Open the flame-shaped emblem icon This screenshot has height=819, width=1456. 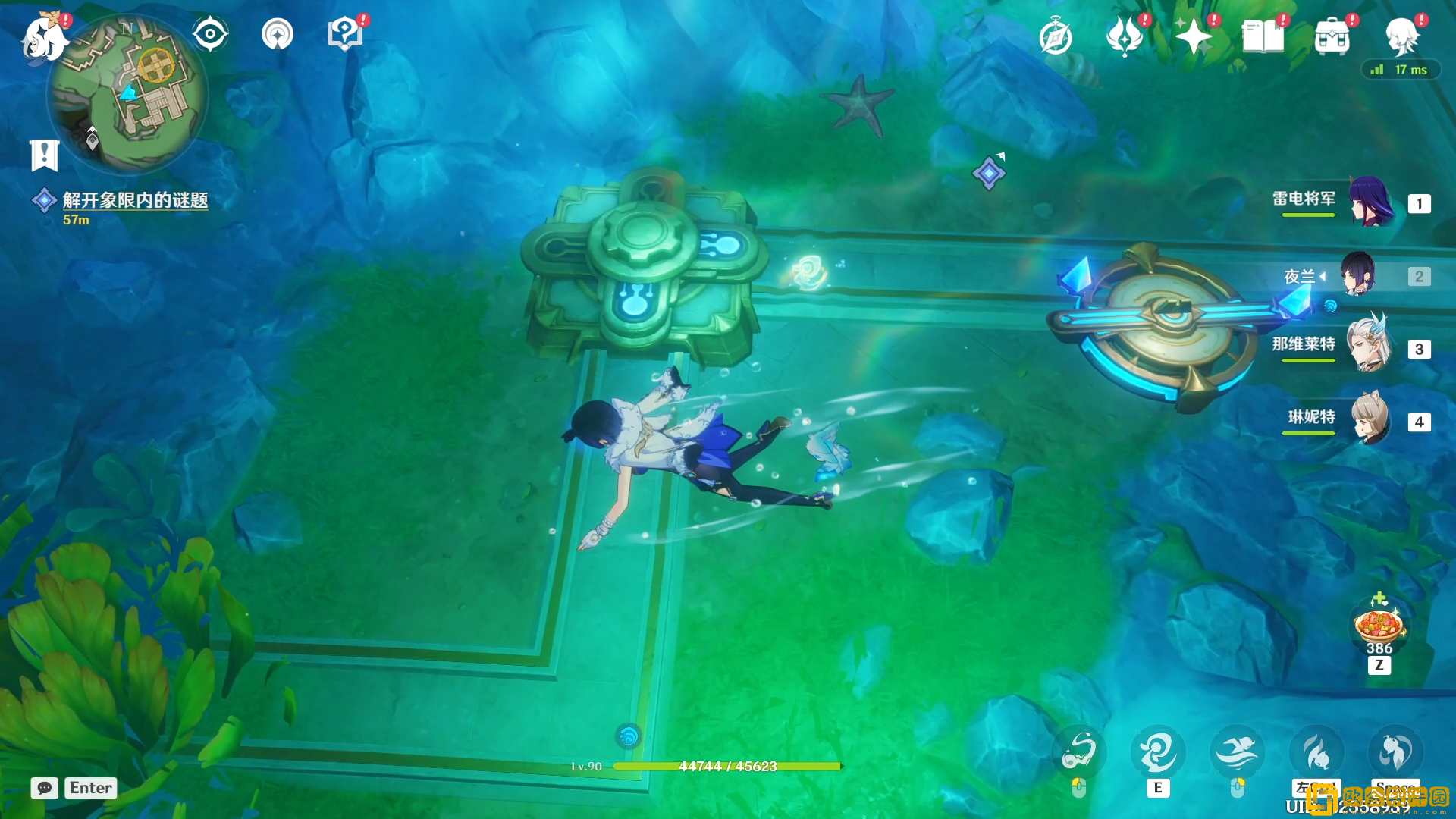(1125, 36)
